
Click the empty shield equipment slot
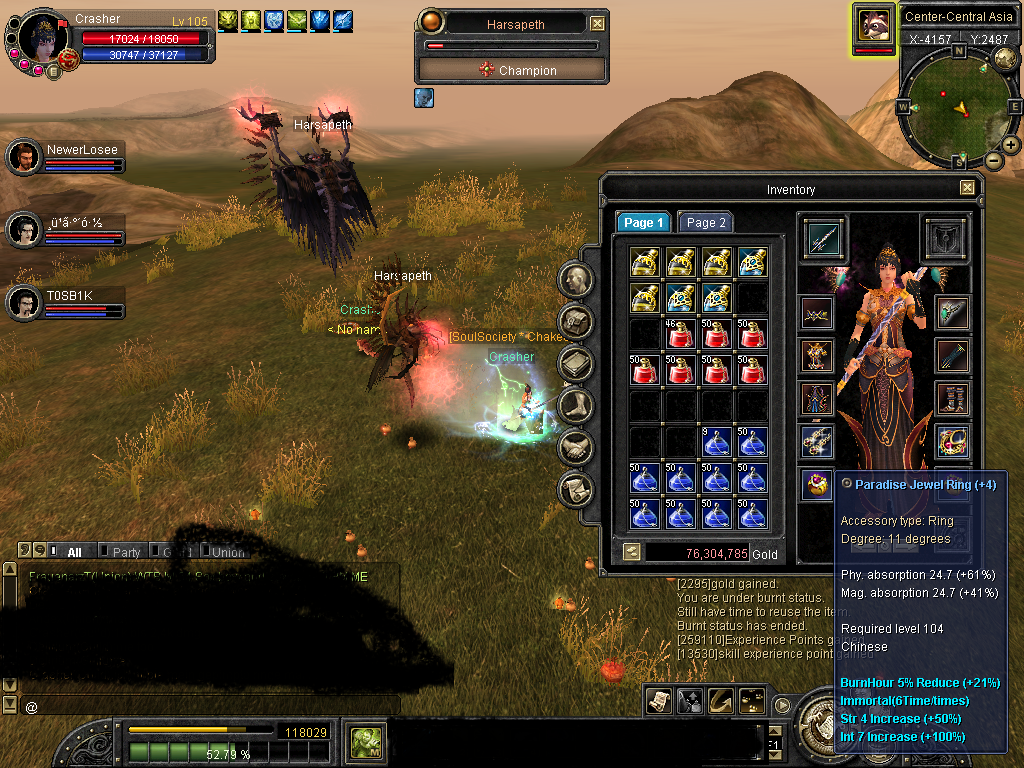943,238
